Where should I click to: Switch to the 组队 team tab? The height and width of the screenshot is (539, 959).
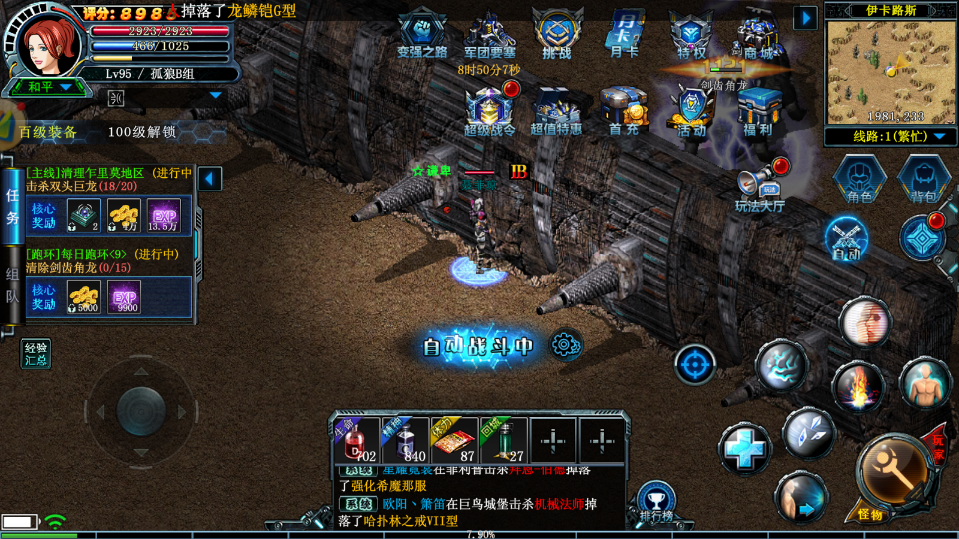(12, 285)
